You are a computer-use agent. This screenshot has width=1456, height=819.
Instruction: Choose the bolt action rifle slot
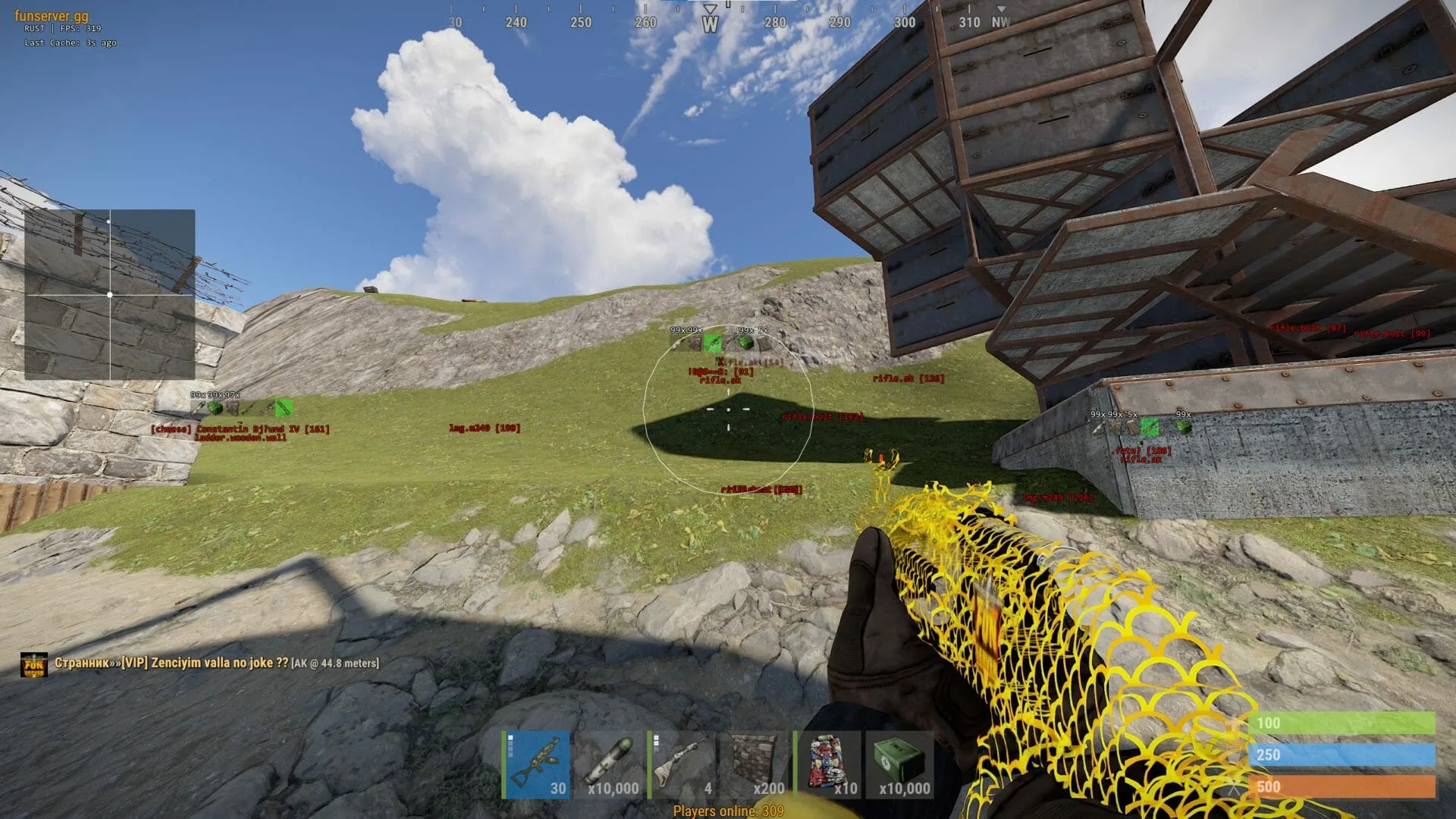coord(682,764)
